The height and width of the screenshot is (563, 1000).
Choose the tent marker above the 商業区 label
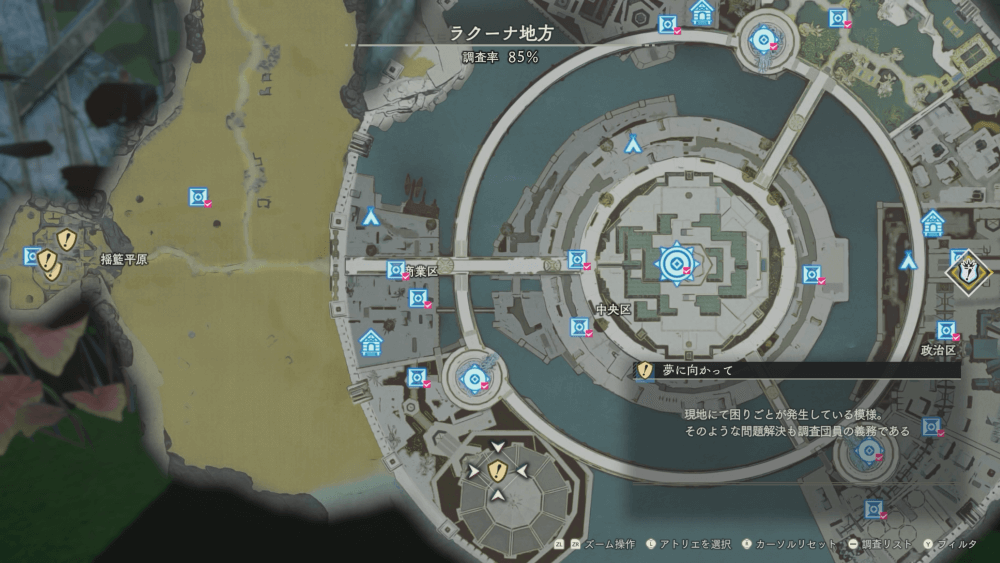coord(371,215)
